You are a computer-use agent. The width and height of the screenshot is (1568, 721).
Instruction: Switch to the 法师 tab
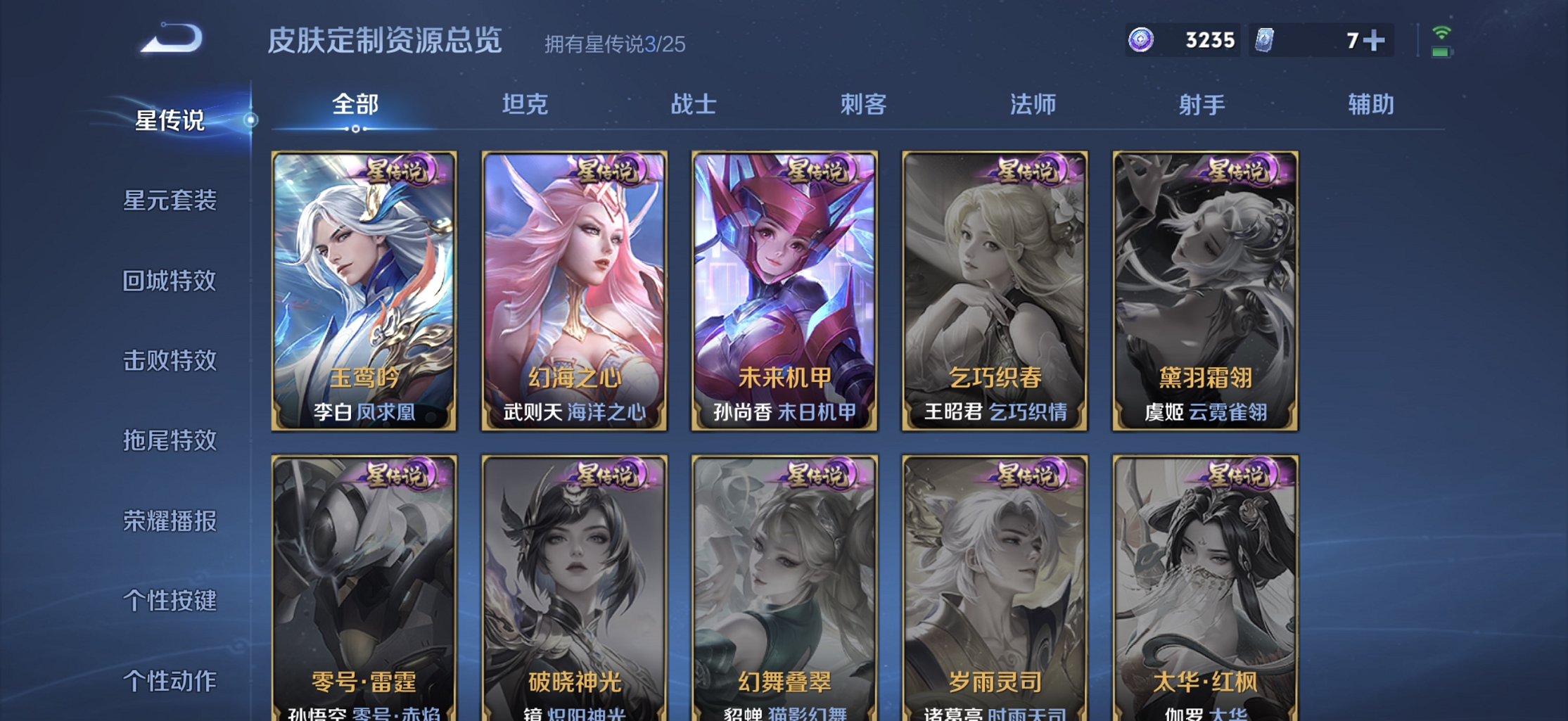(x=1032, y=104)
